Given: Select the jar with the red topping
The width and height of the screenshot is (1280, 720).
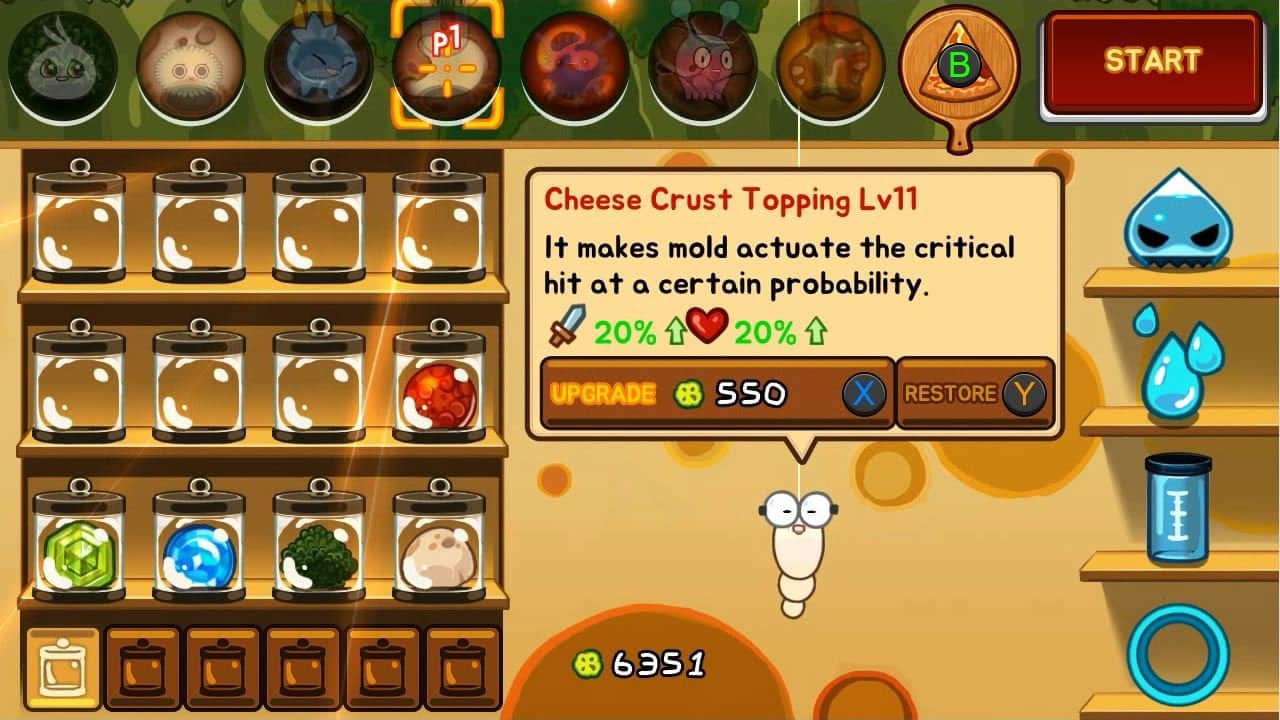Looking at the screenshot, I should tap(438, 382).
